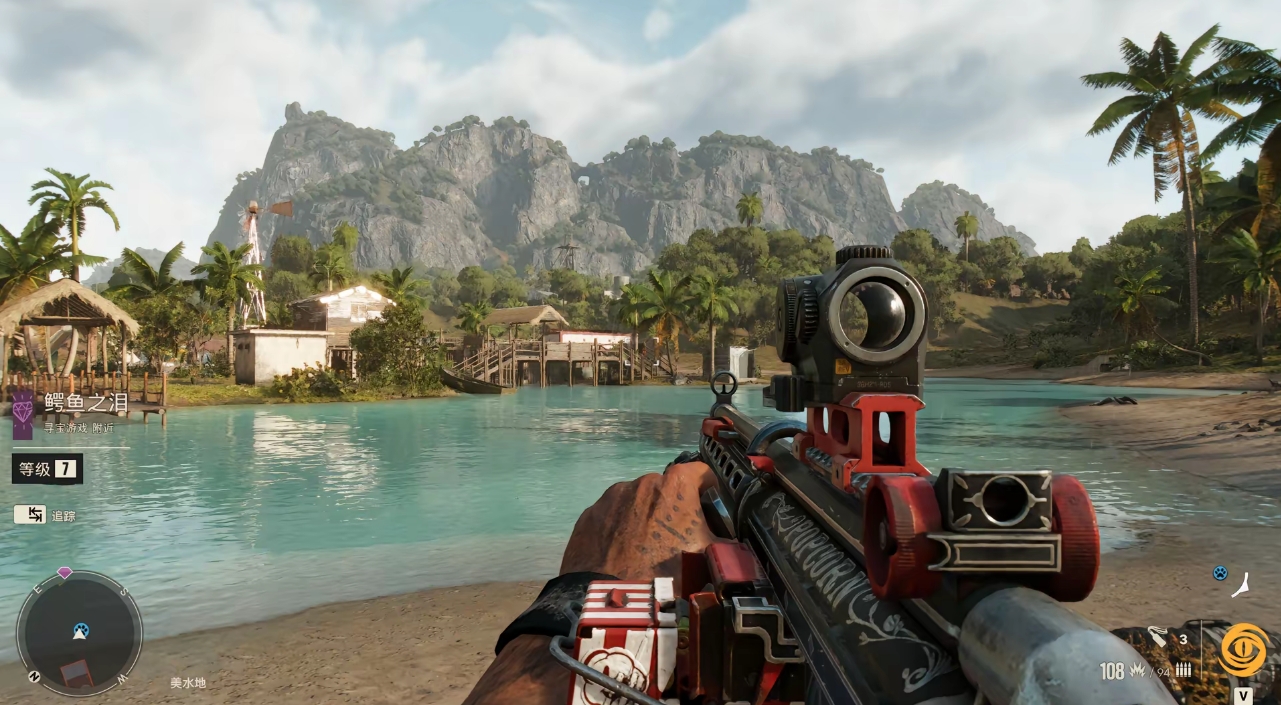Select the molotov throwable icon
Viewport: 1281px width, 705px height.
1160,636
